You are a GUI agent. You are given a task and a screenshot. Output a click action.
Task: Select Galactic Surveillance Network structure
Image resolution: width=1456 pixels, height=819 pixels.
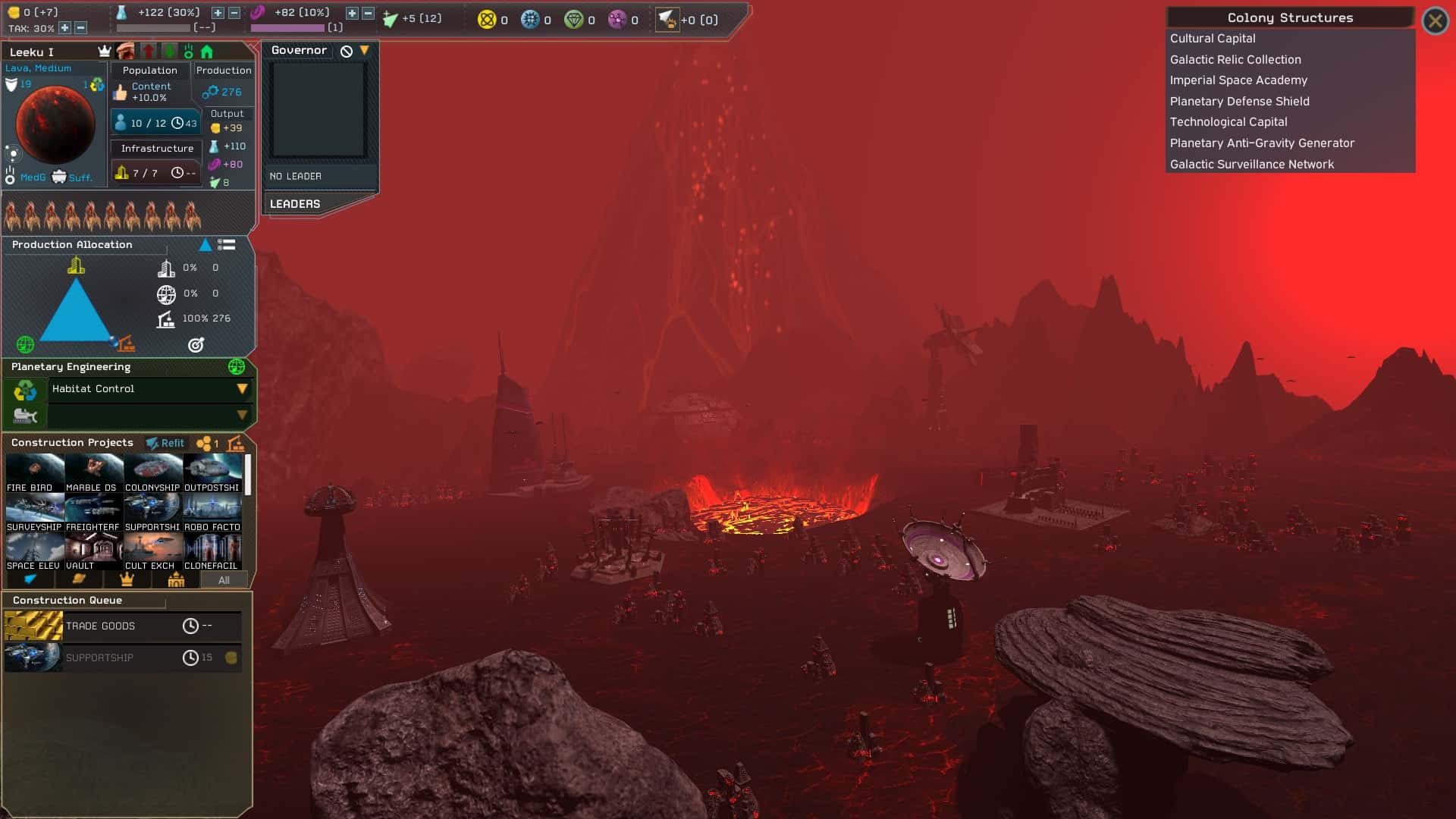(x=1251, y=164)
